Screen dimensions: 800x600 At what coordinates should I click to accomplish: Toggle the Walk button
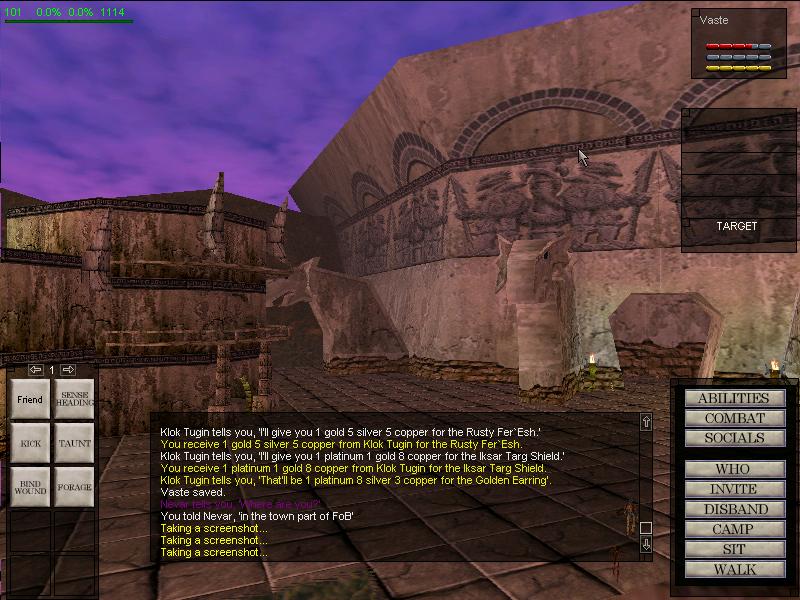734,569
